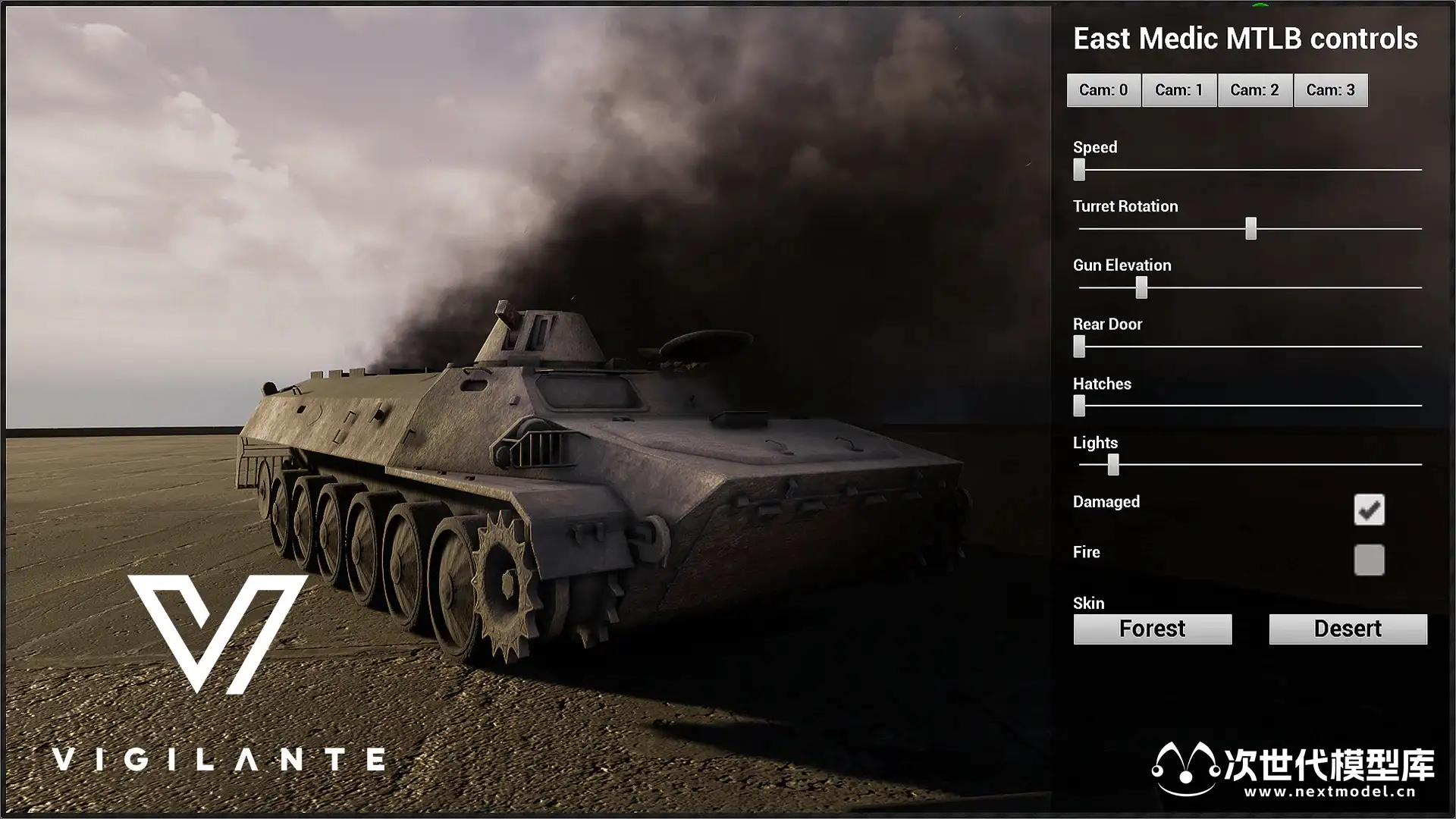Screen dimensions: 1456x819
Task: Click the Rear Door slider handle
Action: tap(1079, 347)
